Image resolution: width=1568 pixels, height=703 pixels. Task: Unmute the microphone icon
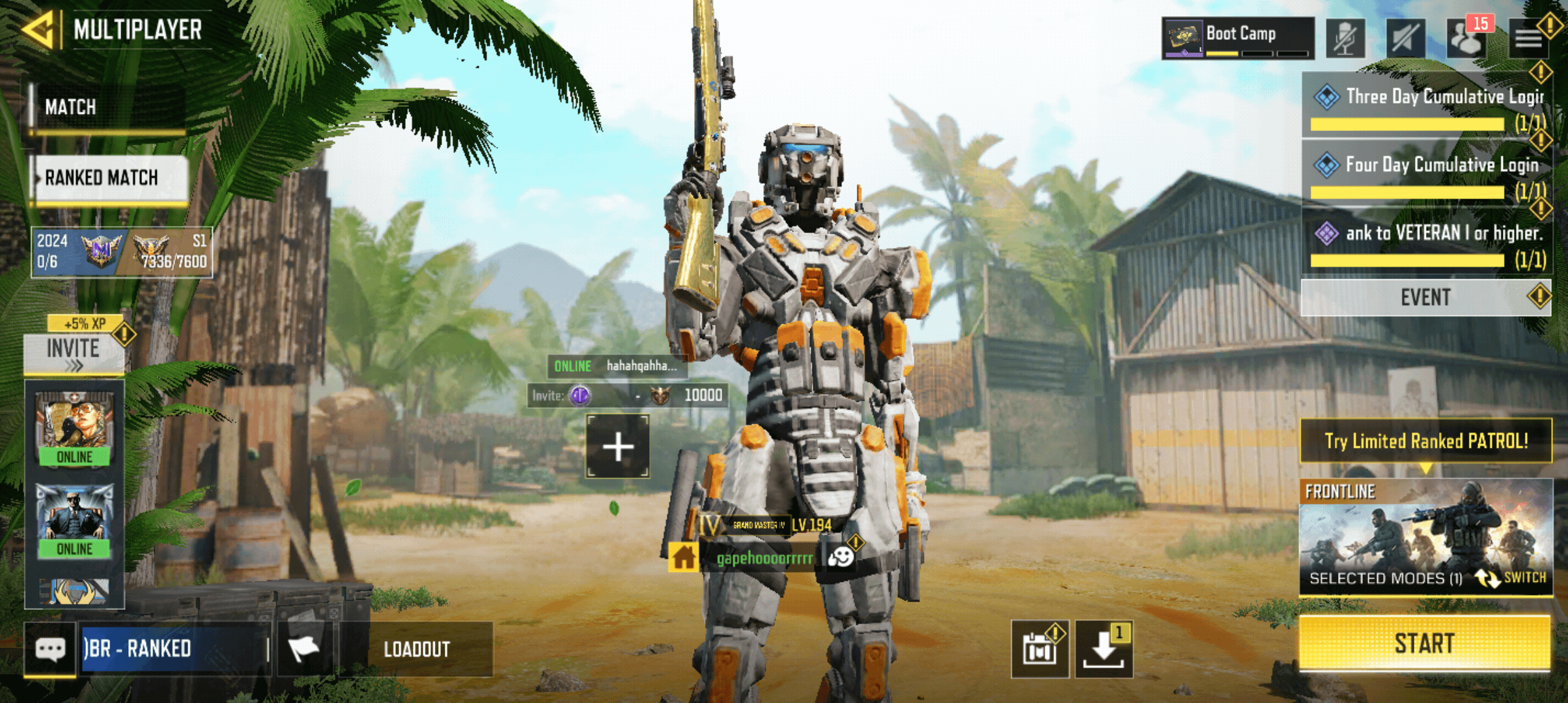[1346, 37]
